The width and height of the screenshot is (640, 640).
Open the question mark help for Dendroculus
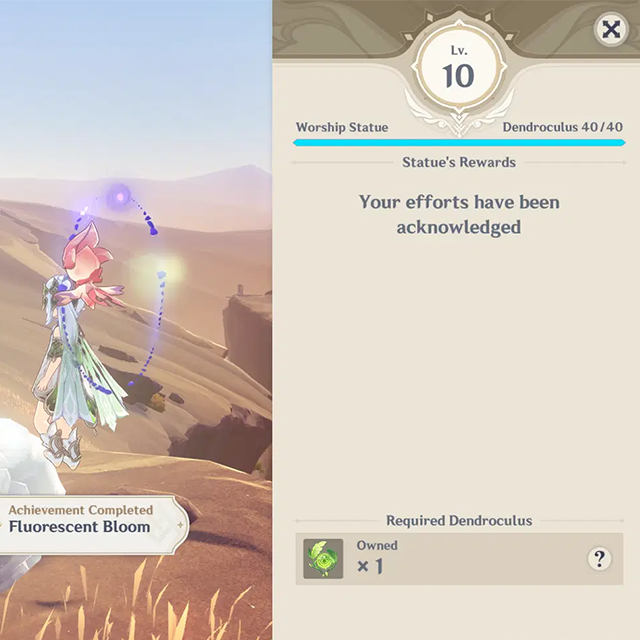pyautogui.click(x=599, y=558)
